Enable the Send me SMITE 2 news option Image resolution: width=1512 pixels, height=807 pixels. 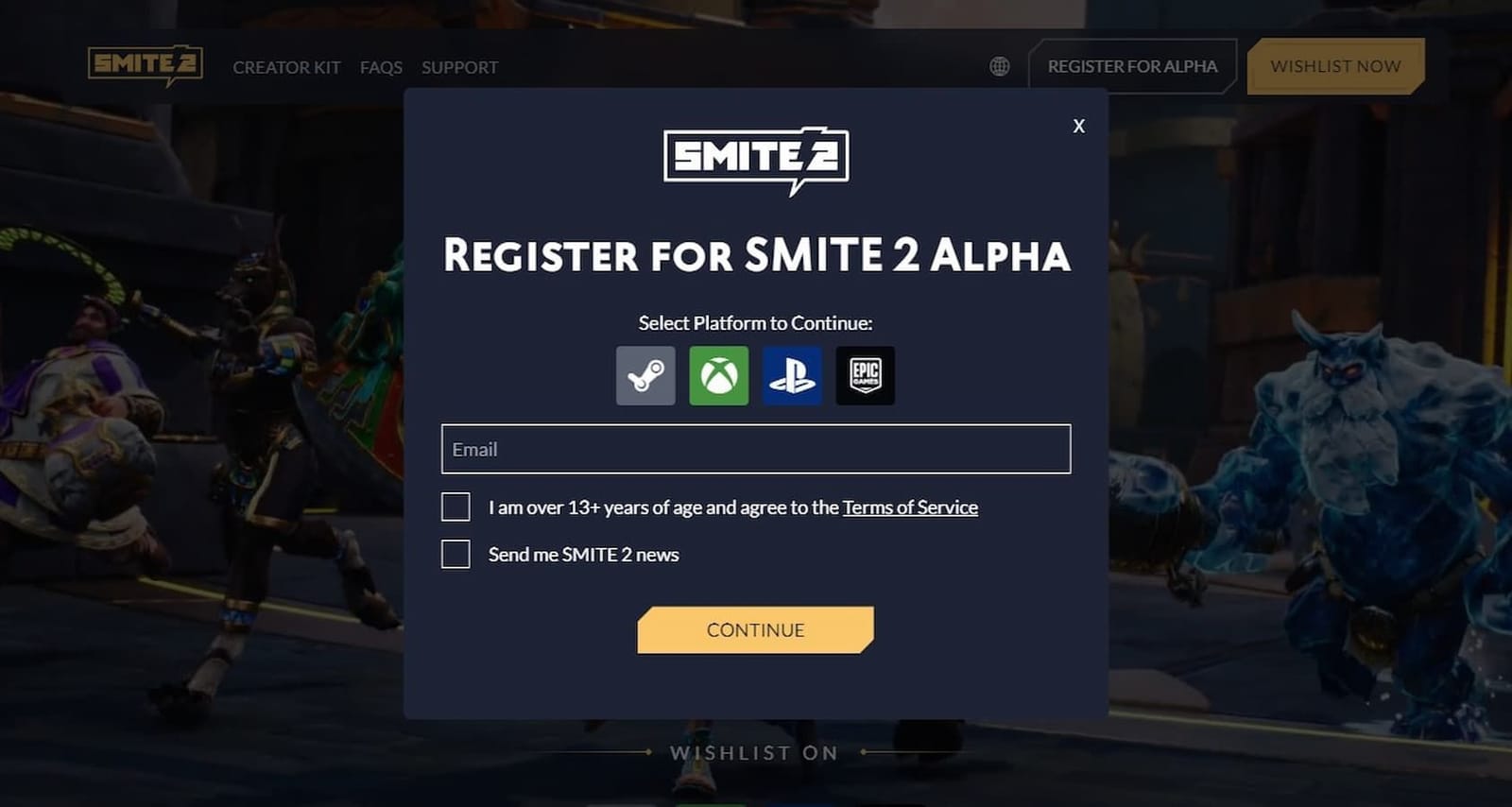(x=455, y=554)
